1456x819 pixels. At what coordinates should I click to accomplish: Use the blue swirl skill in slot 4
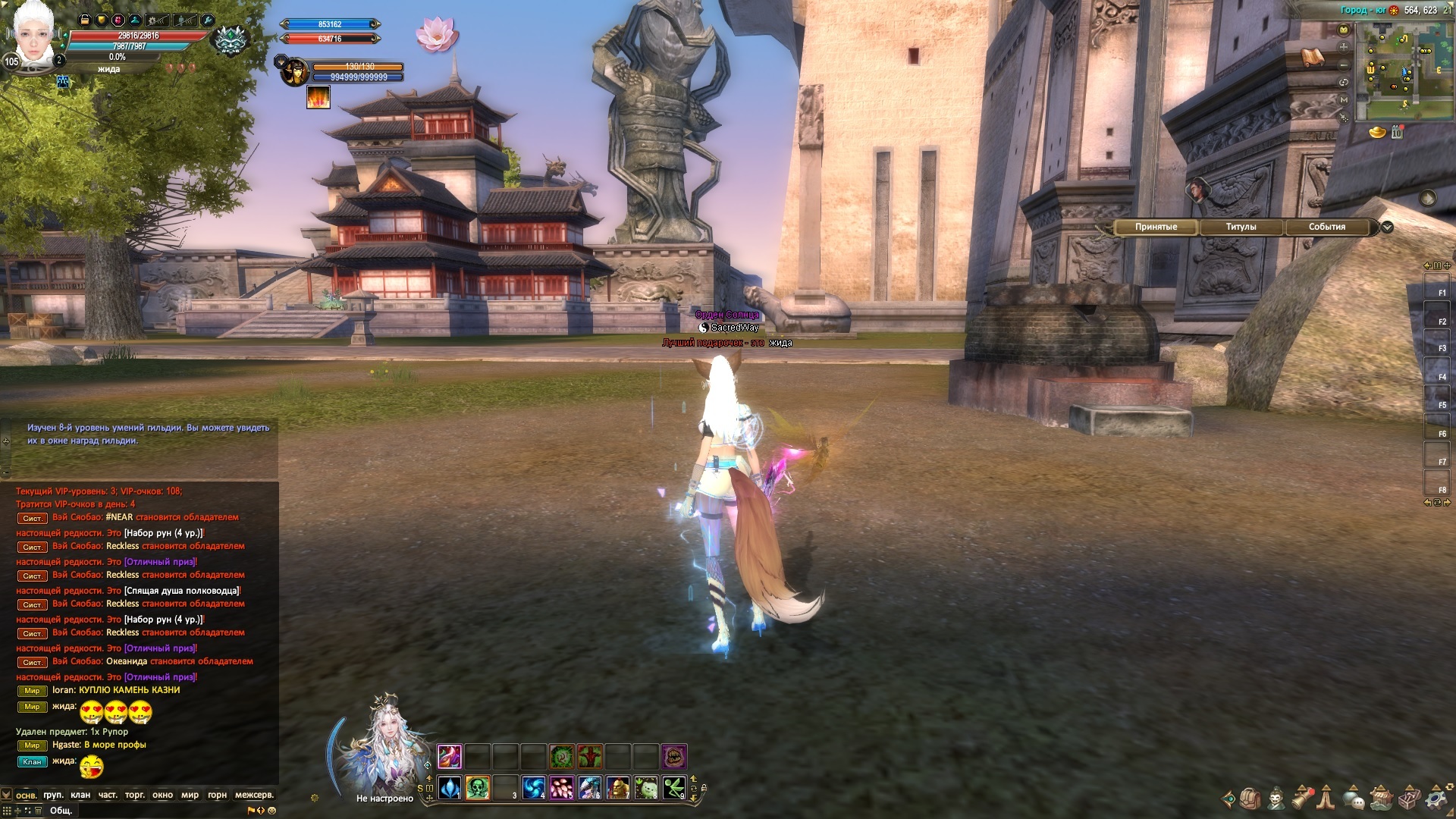pyautogui.click(x=534, y=788)
